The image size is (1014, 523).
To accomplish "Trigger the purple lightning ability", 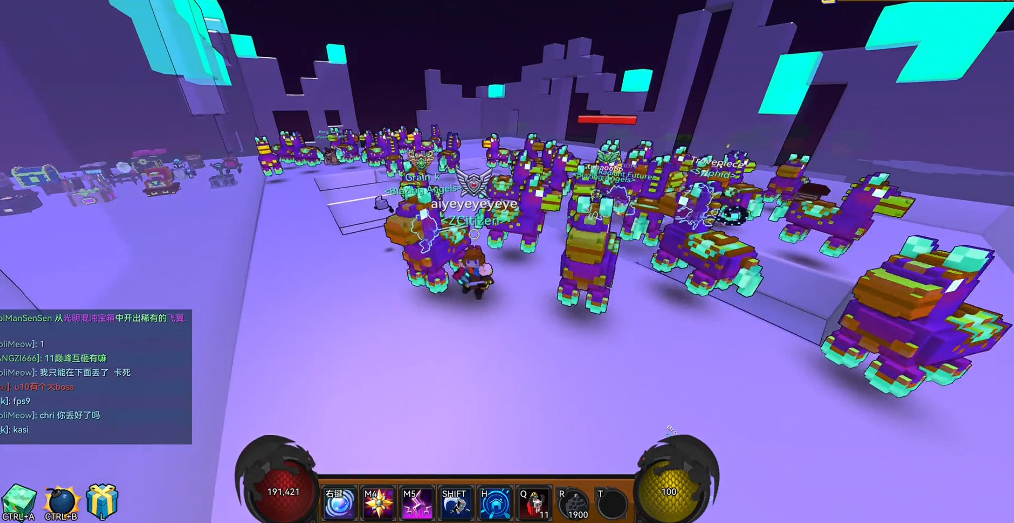I will 417,503.
